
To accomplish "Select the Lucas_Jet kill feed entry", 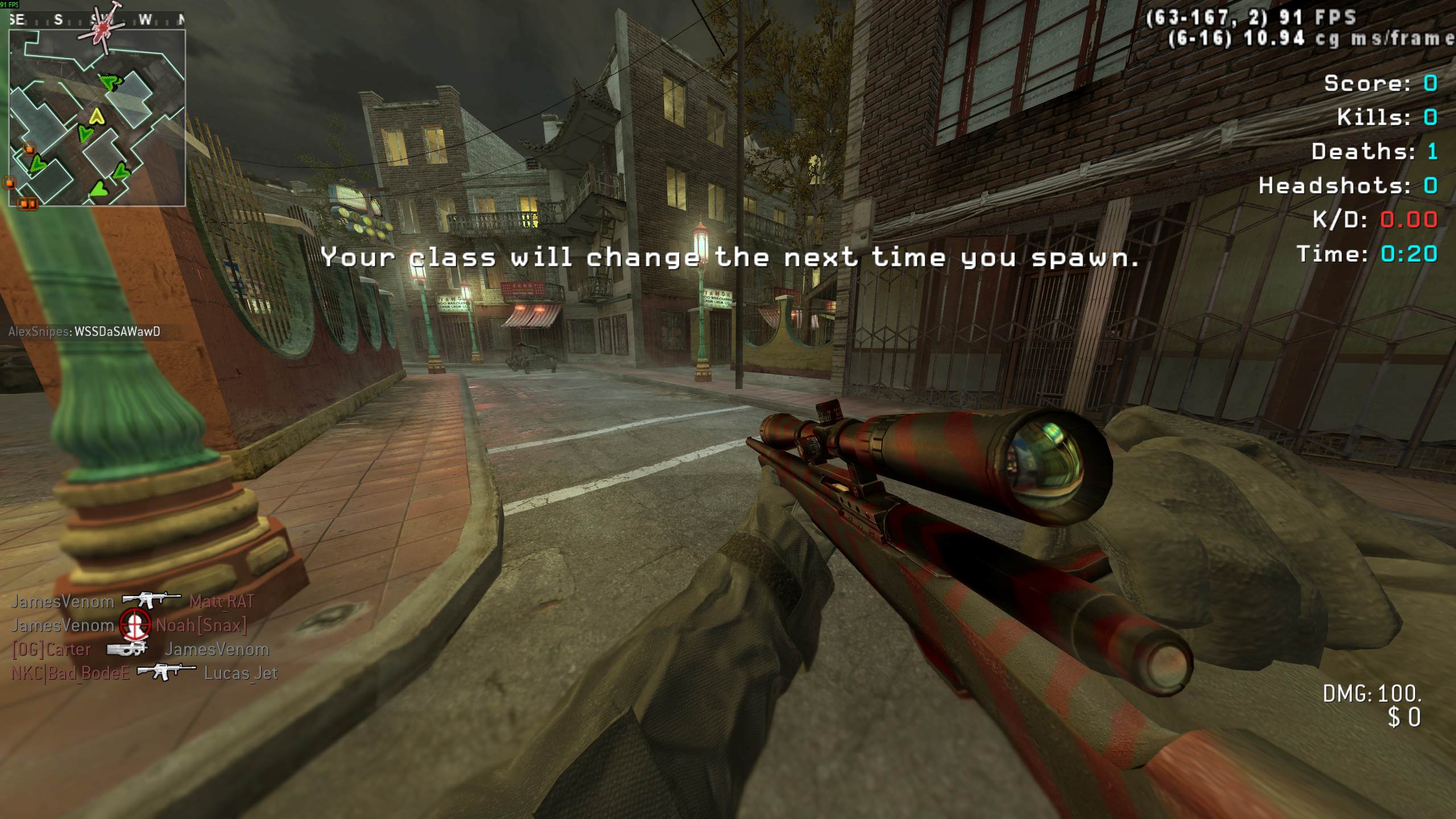I will [x=241, y=673].
